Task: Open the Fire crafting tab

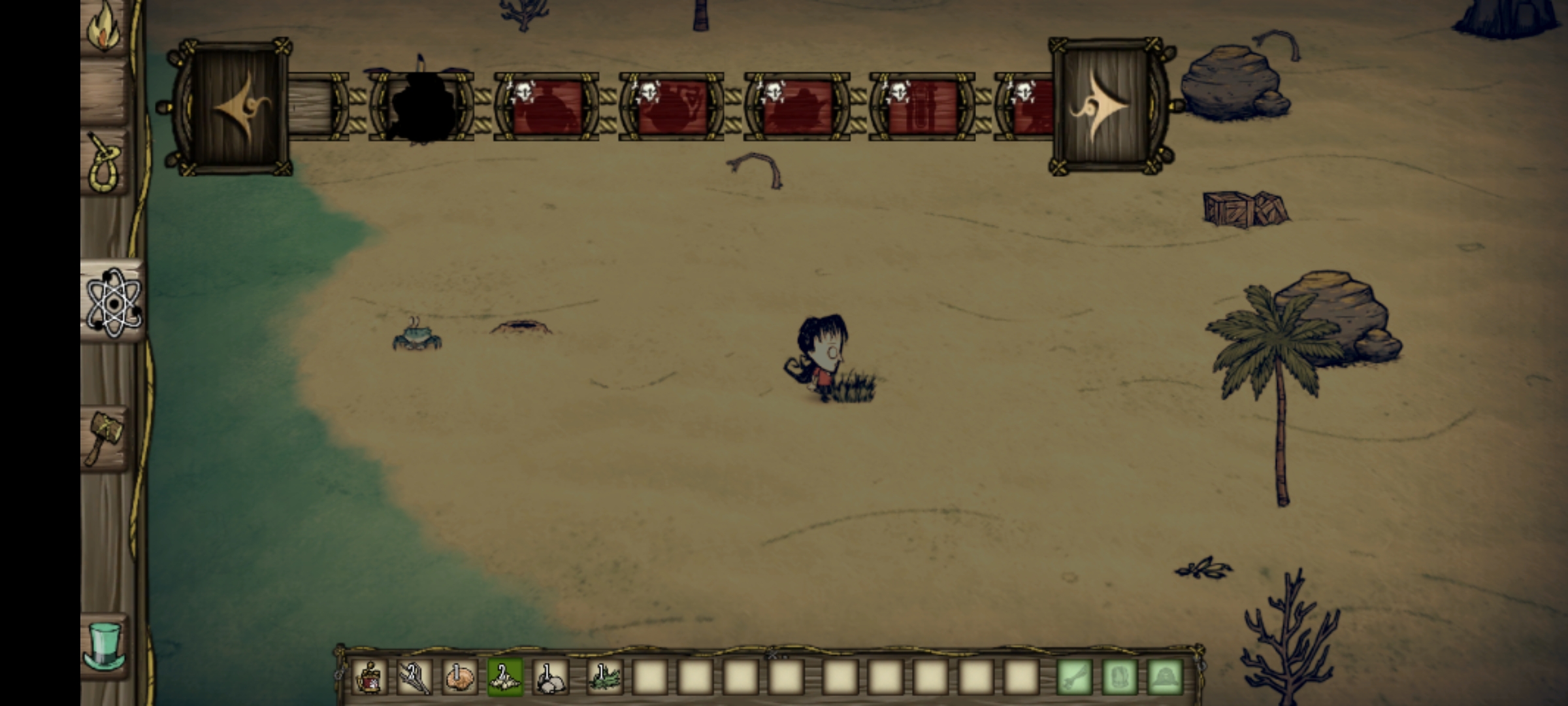Action: pyautogui.click(x=105, y=29)
